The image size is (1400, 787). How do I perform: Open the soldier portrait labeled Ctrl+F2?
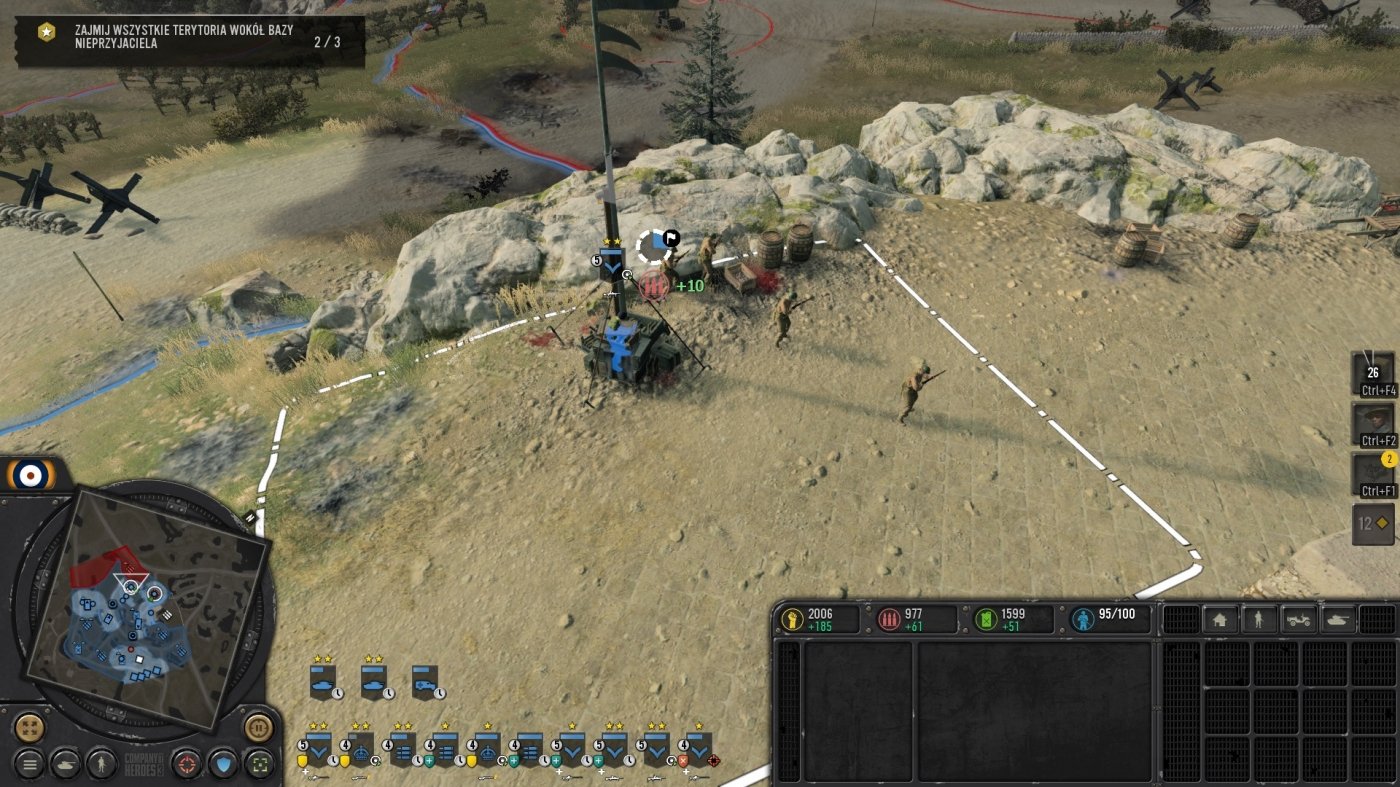pos(1372,424)
